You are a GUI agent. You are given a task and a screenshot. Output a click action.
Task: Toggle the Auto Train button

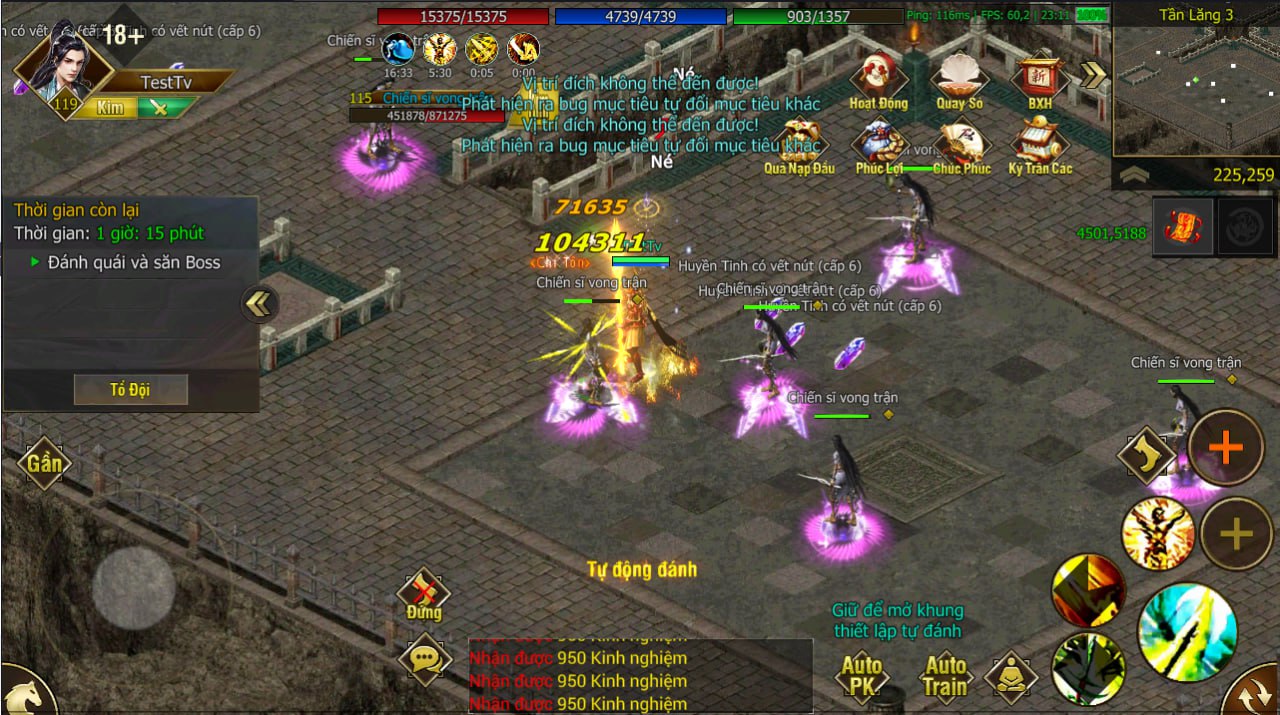(945, 675)
